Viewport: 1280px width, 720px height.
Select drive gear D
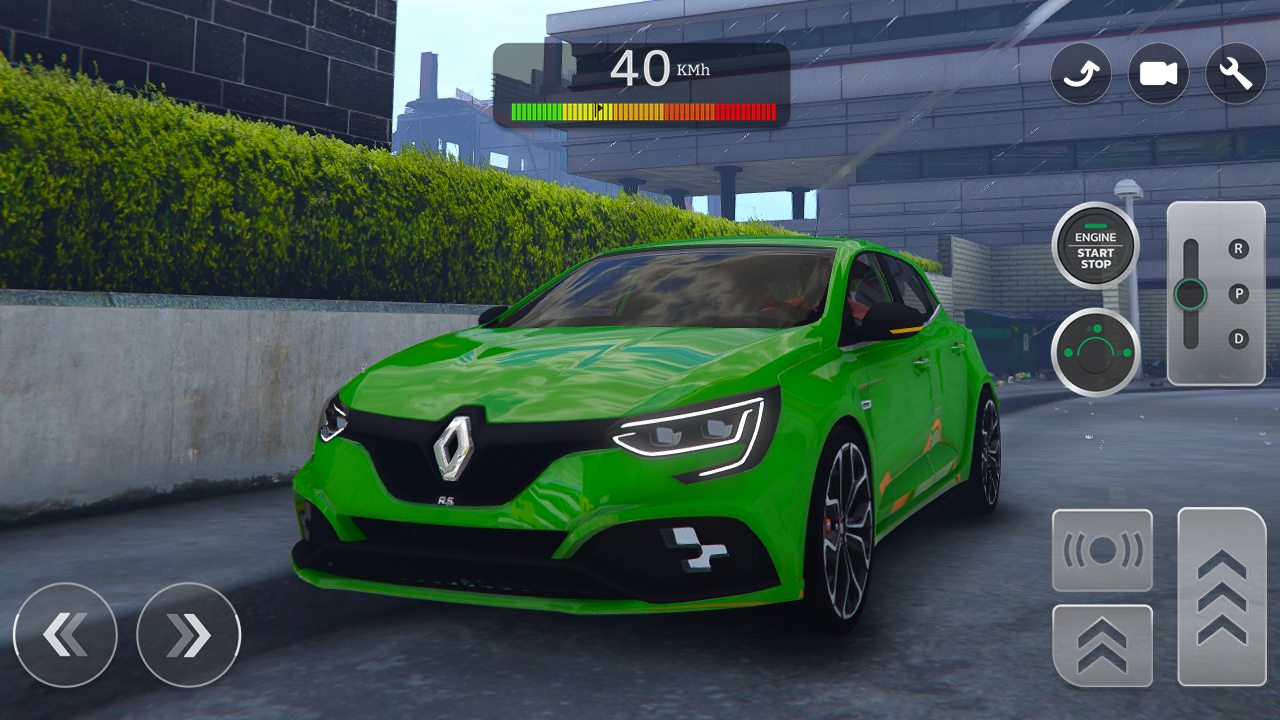1238,338
